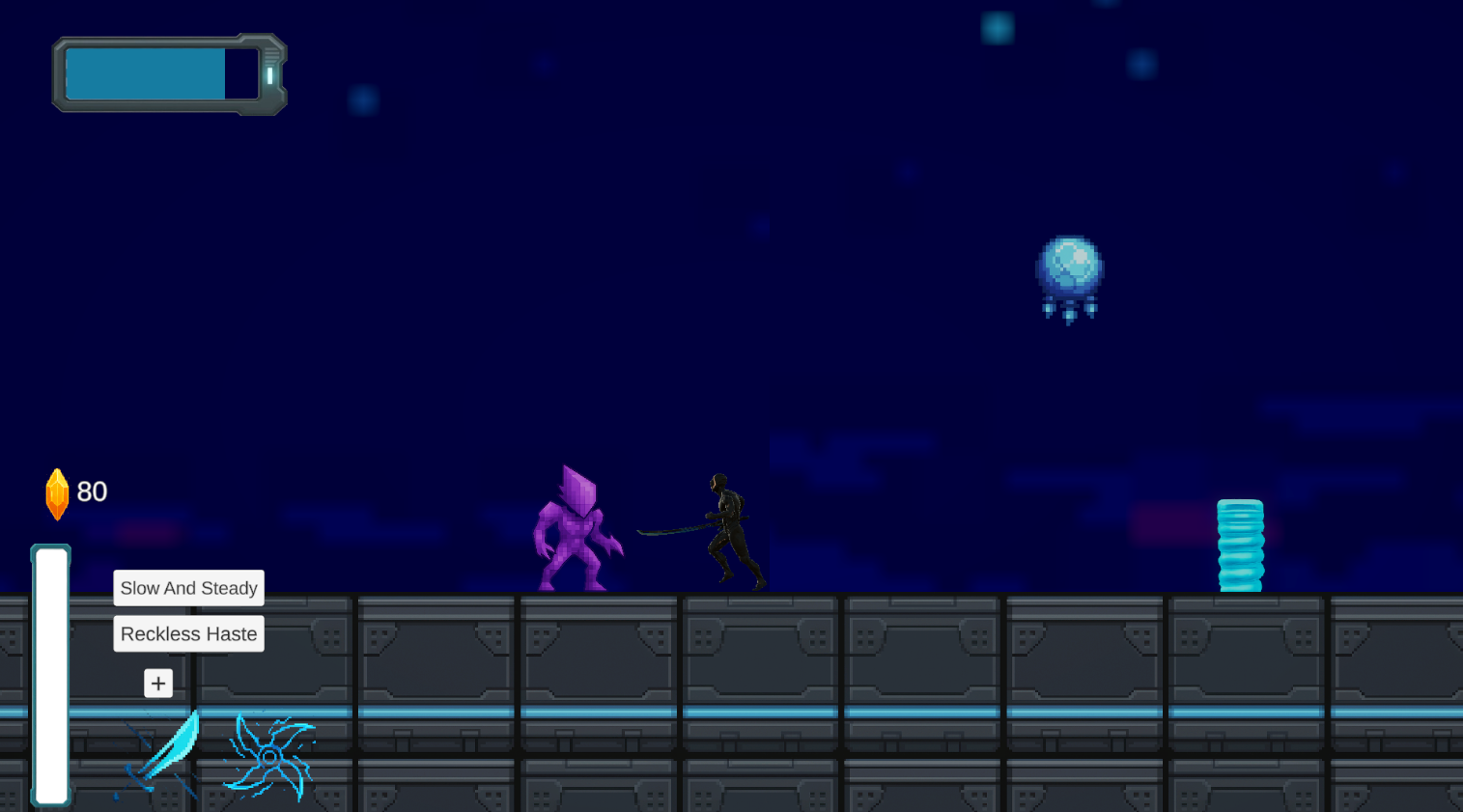Enable the Slow And Steady mode

[187, 588]
